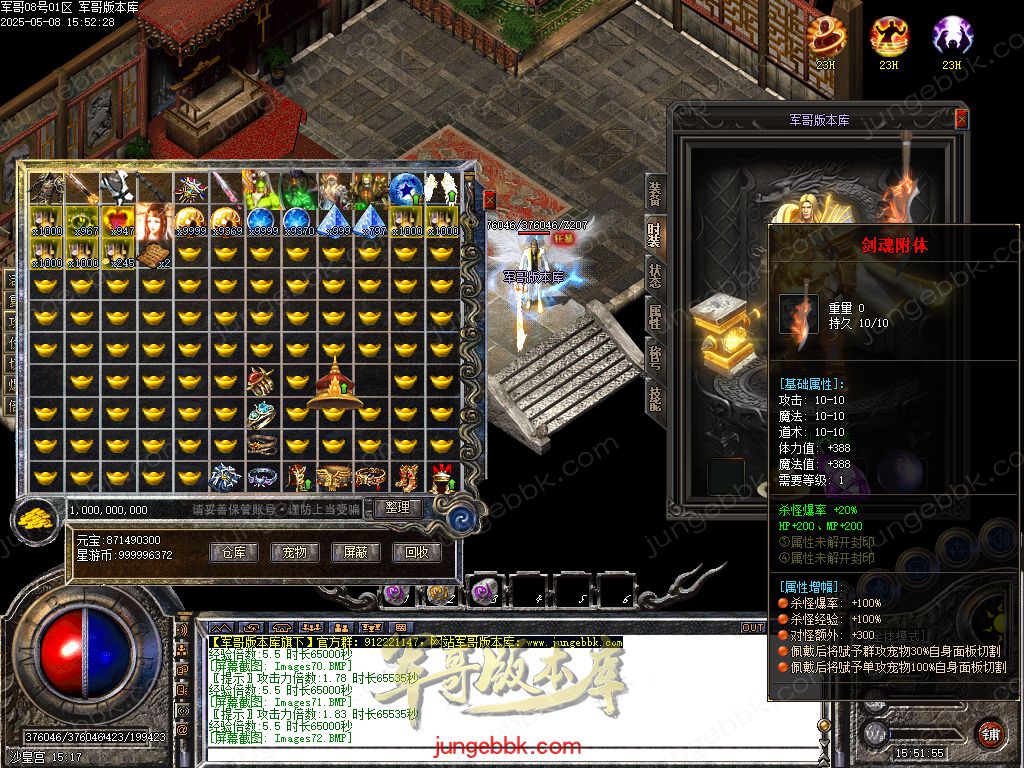
Task: View the 技能 skills tab
Action: (654, 397)
